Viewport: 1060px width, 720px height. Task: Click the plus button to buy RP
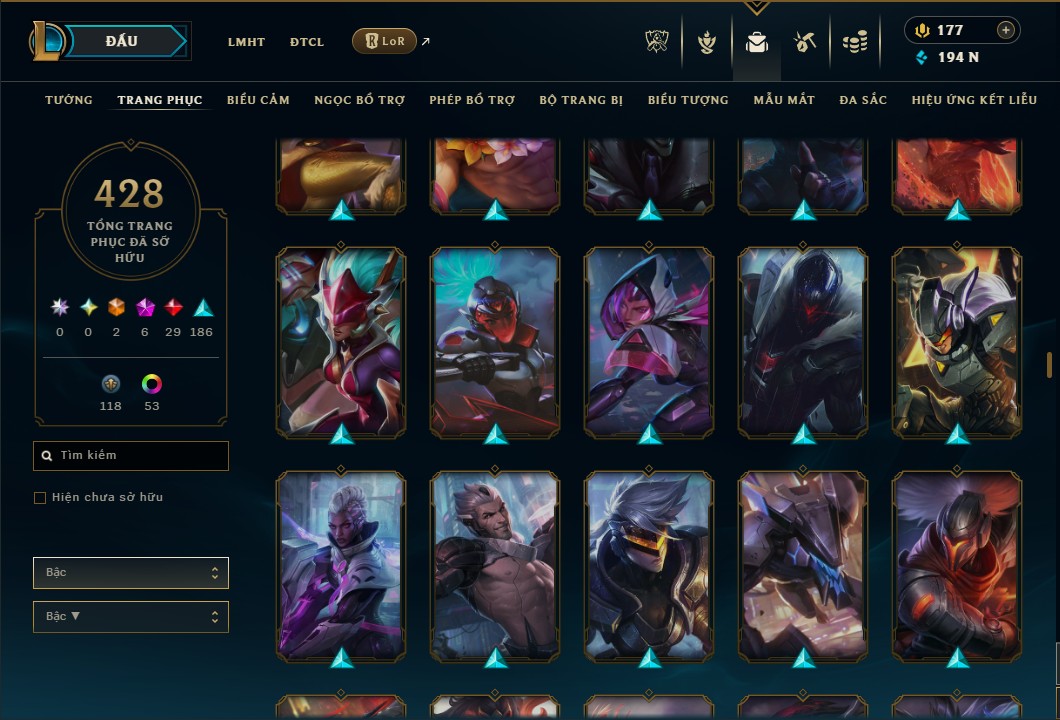1006,30
